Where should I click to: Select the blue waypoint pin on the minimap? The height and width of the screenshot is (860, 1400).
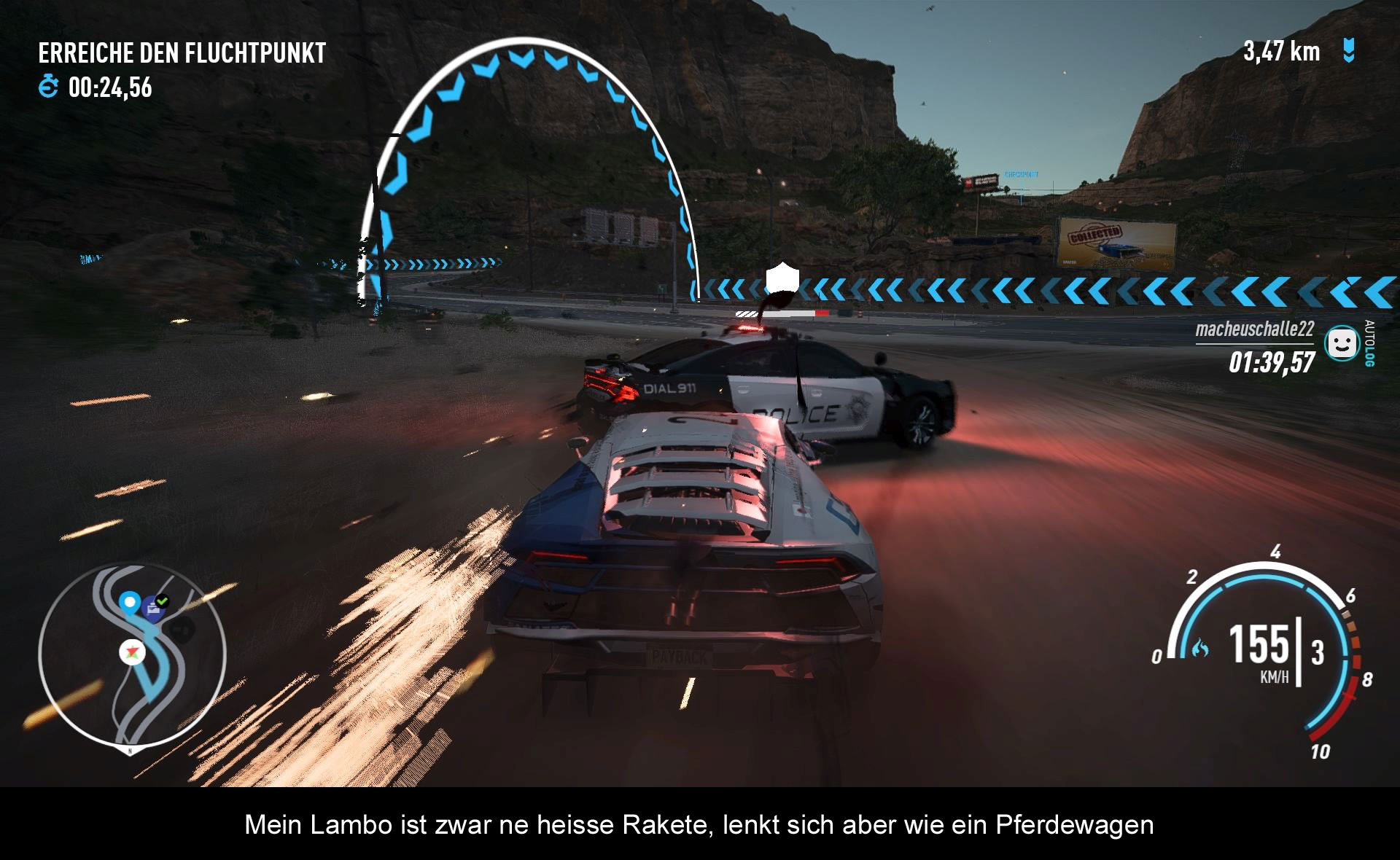[x=130, y=603]
